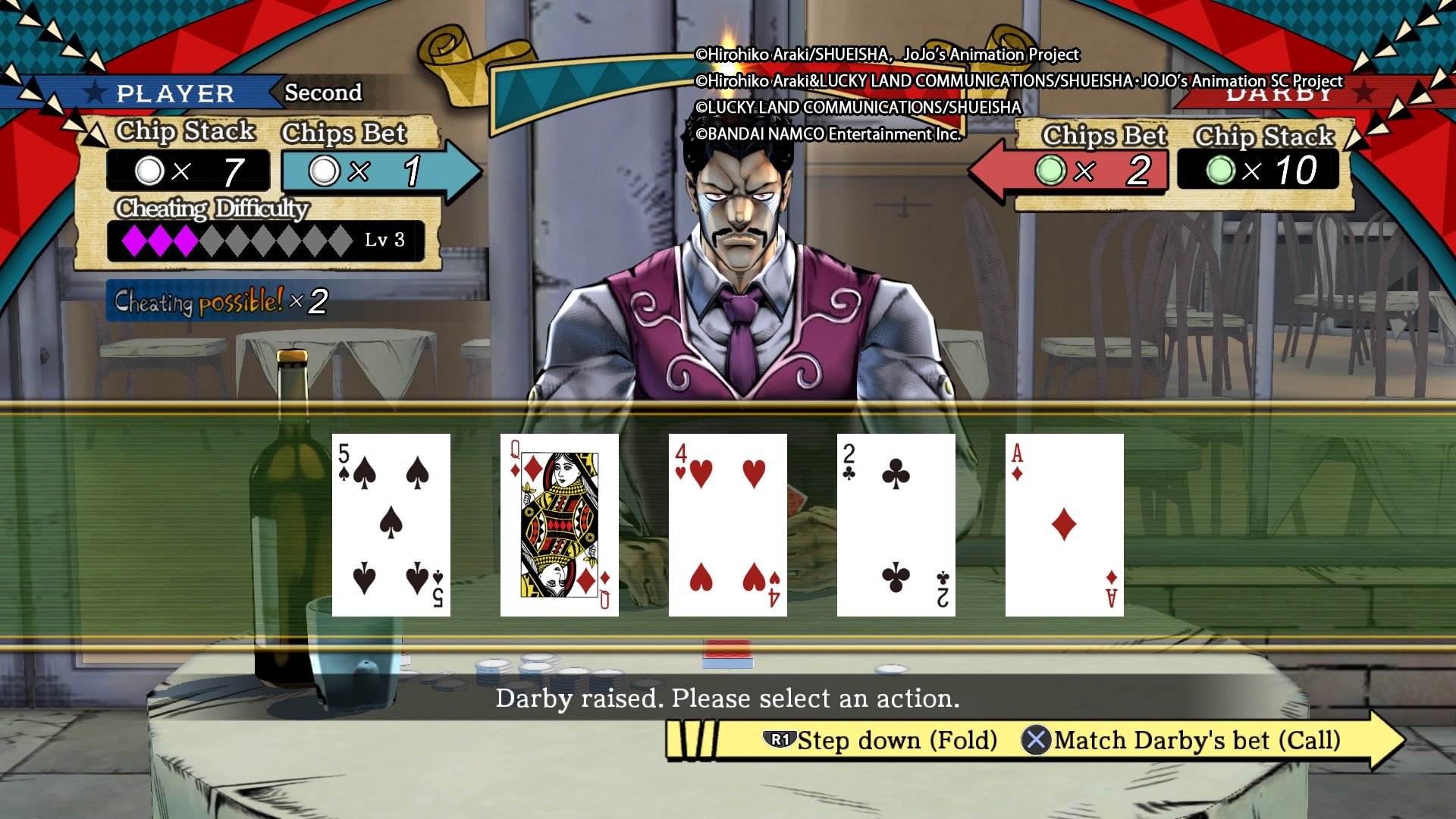
Task: Choose Match Darby's bet (Call)
Action: [1198, 741]
